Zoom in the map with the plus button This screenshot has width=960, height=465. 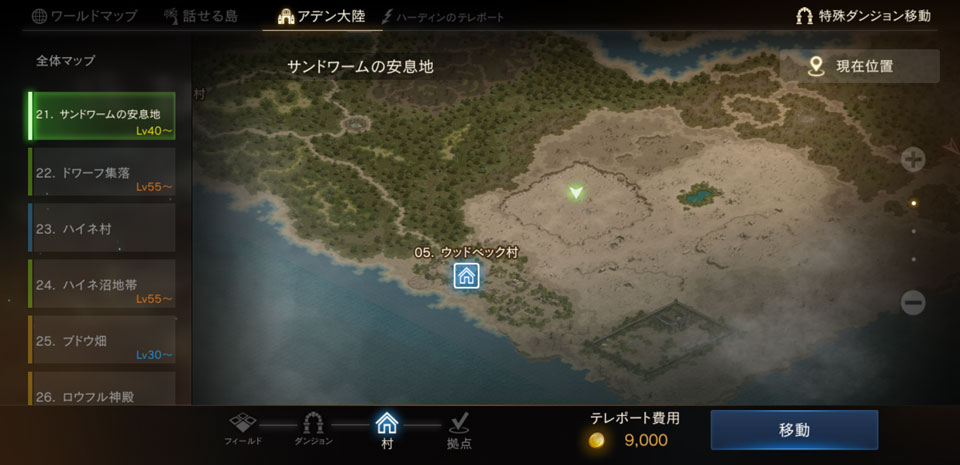click(912, 159)
